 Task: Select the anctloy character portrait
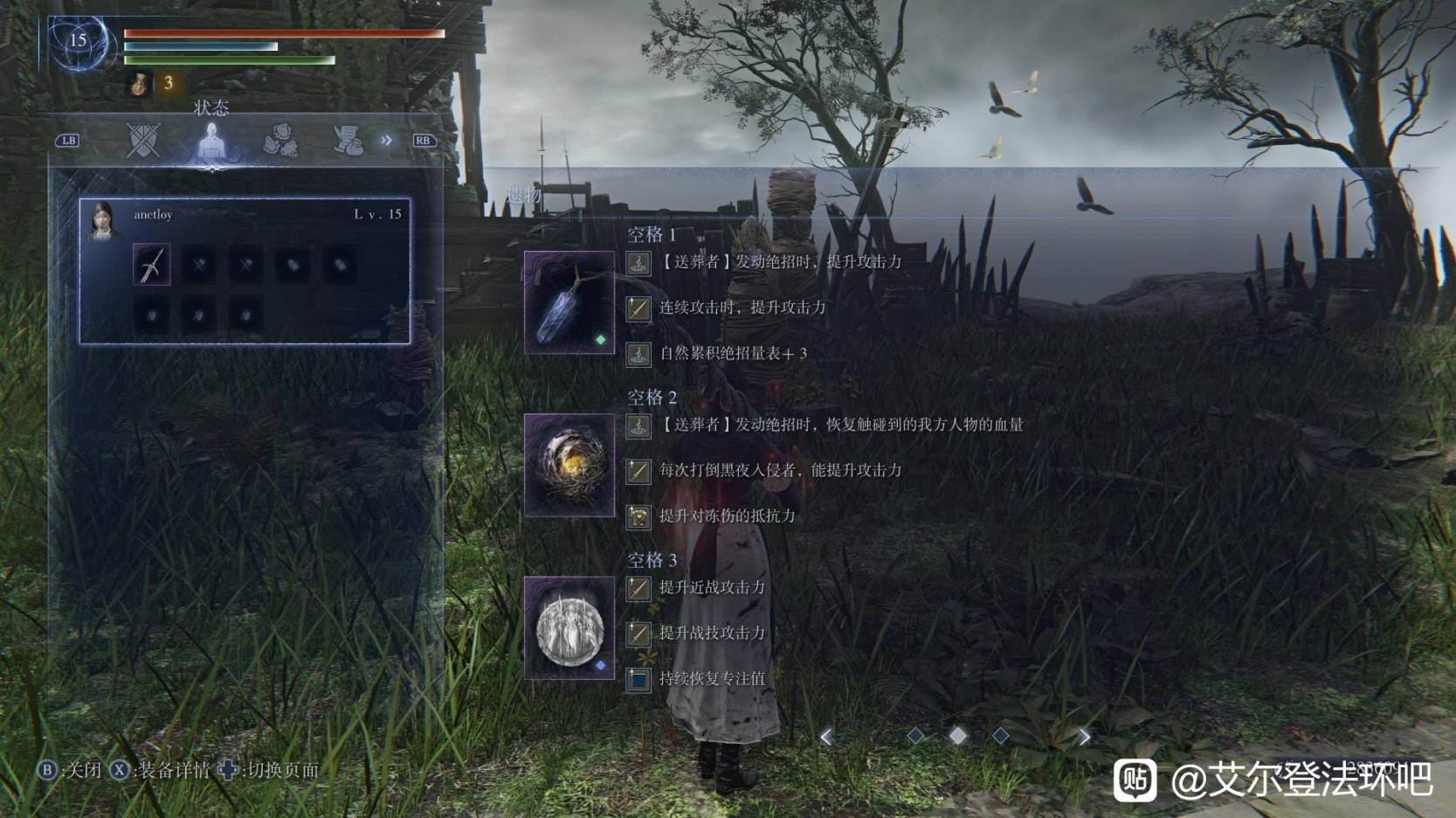(105, 221)
